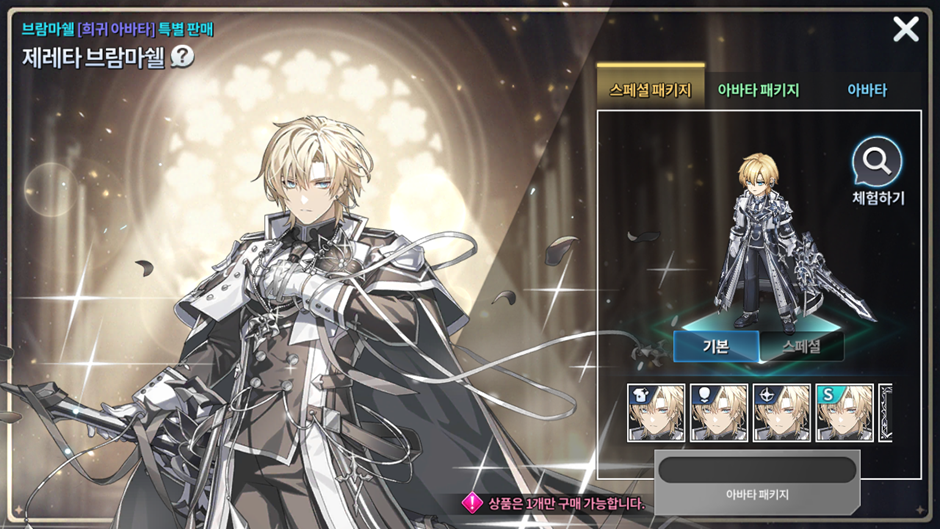Image resolution: width=940 pixels, height=529 pixels.
Task: Switch preview to 스페셜
Action: tap(801, 346)
